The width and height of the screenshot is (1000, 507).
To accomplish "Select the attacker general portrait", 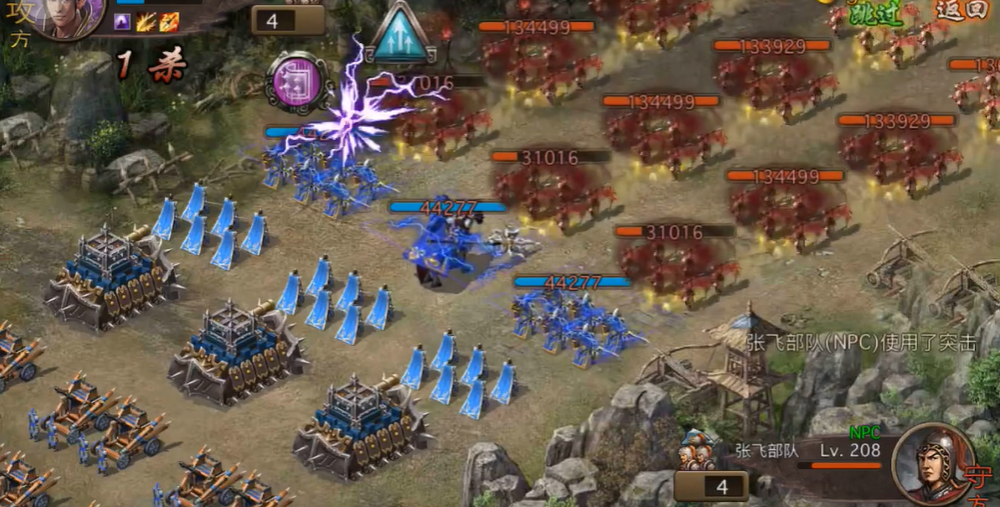I will [68, 15].
